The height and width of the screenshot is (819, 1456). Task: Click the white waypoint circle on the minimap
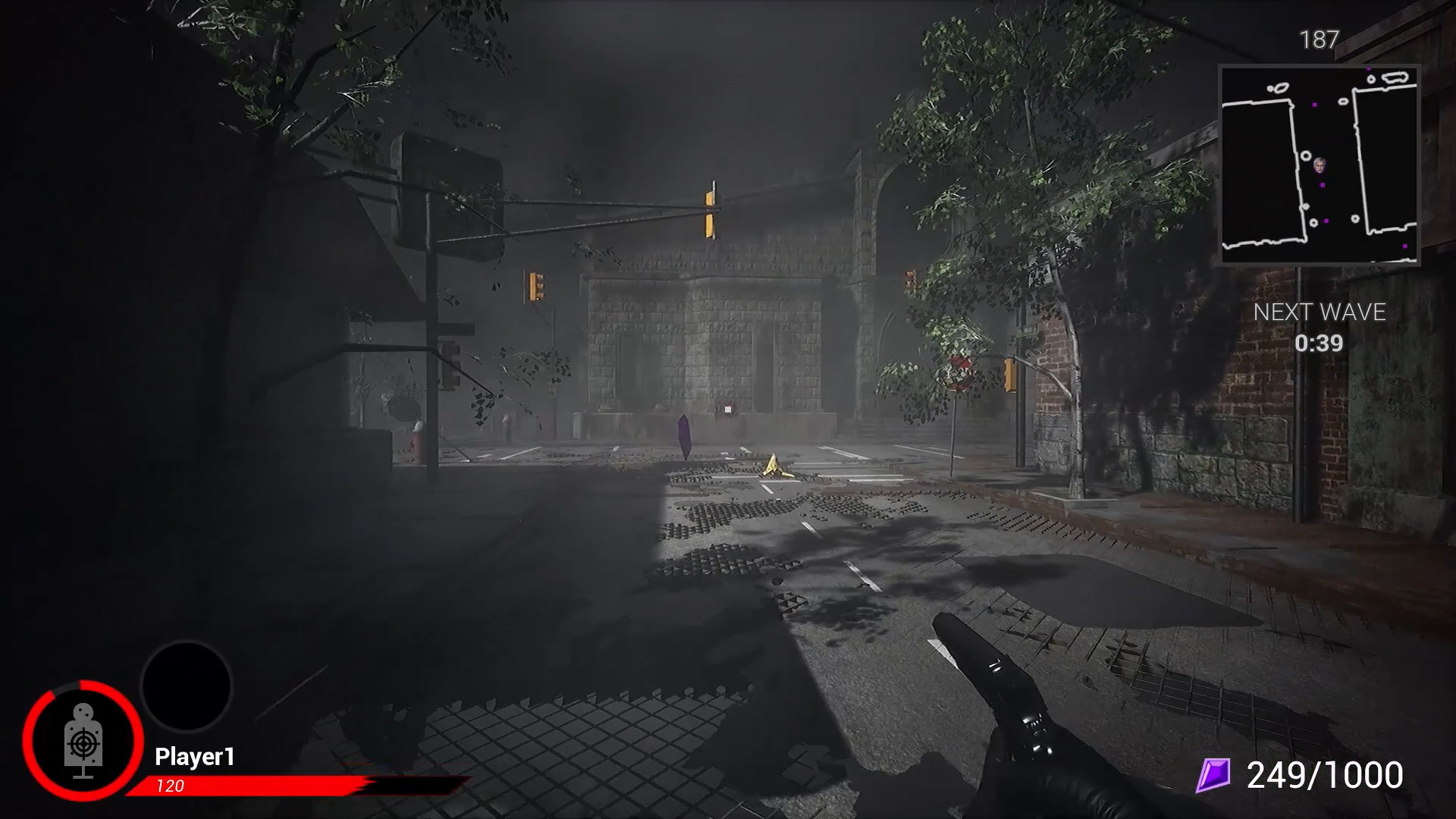[x=1306, y=155]
